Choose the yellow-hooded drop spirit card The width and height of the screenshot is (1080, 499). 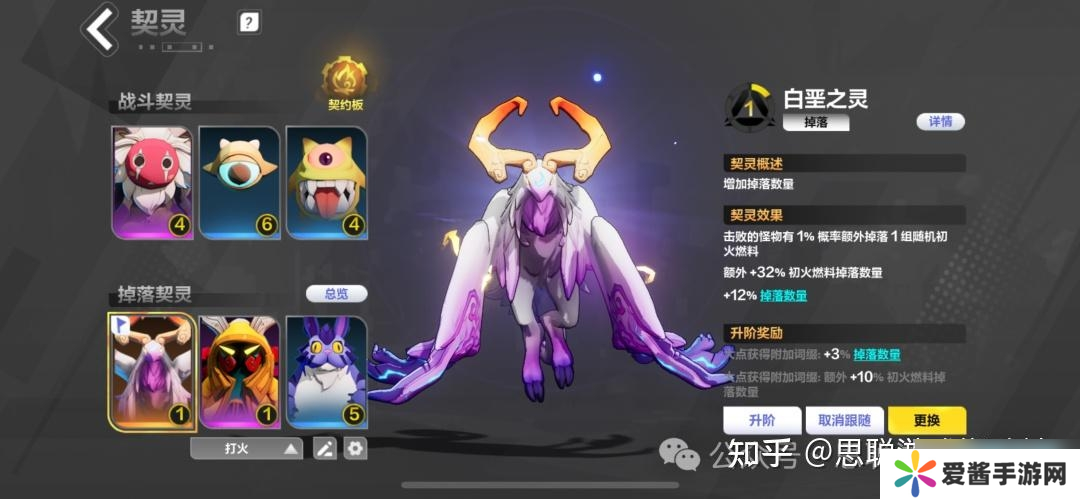[239, 370]
